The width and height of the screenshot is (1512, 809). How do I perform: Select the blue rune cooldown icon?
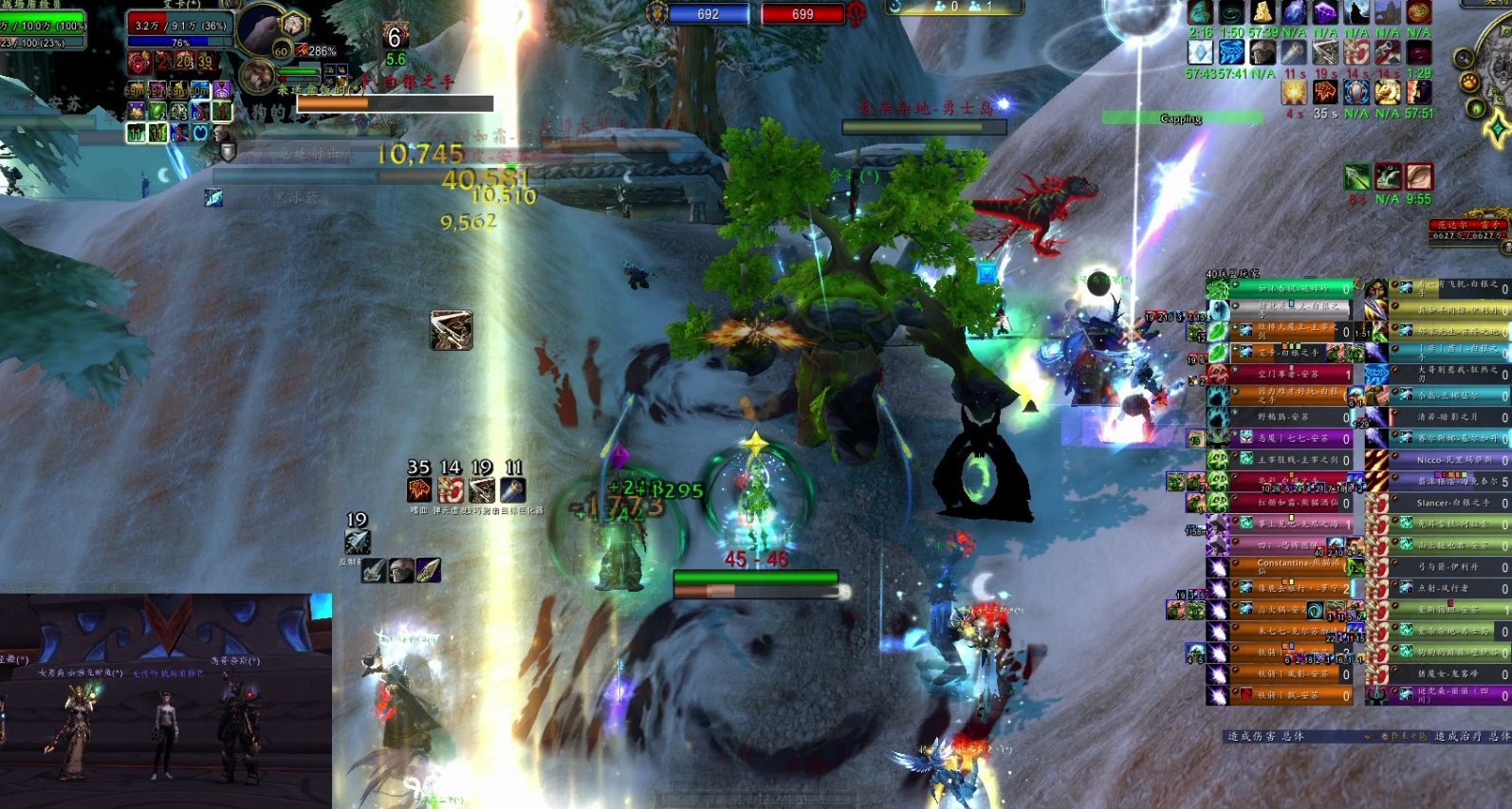click(x=1231, y=52)
